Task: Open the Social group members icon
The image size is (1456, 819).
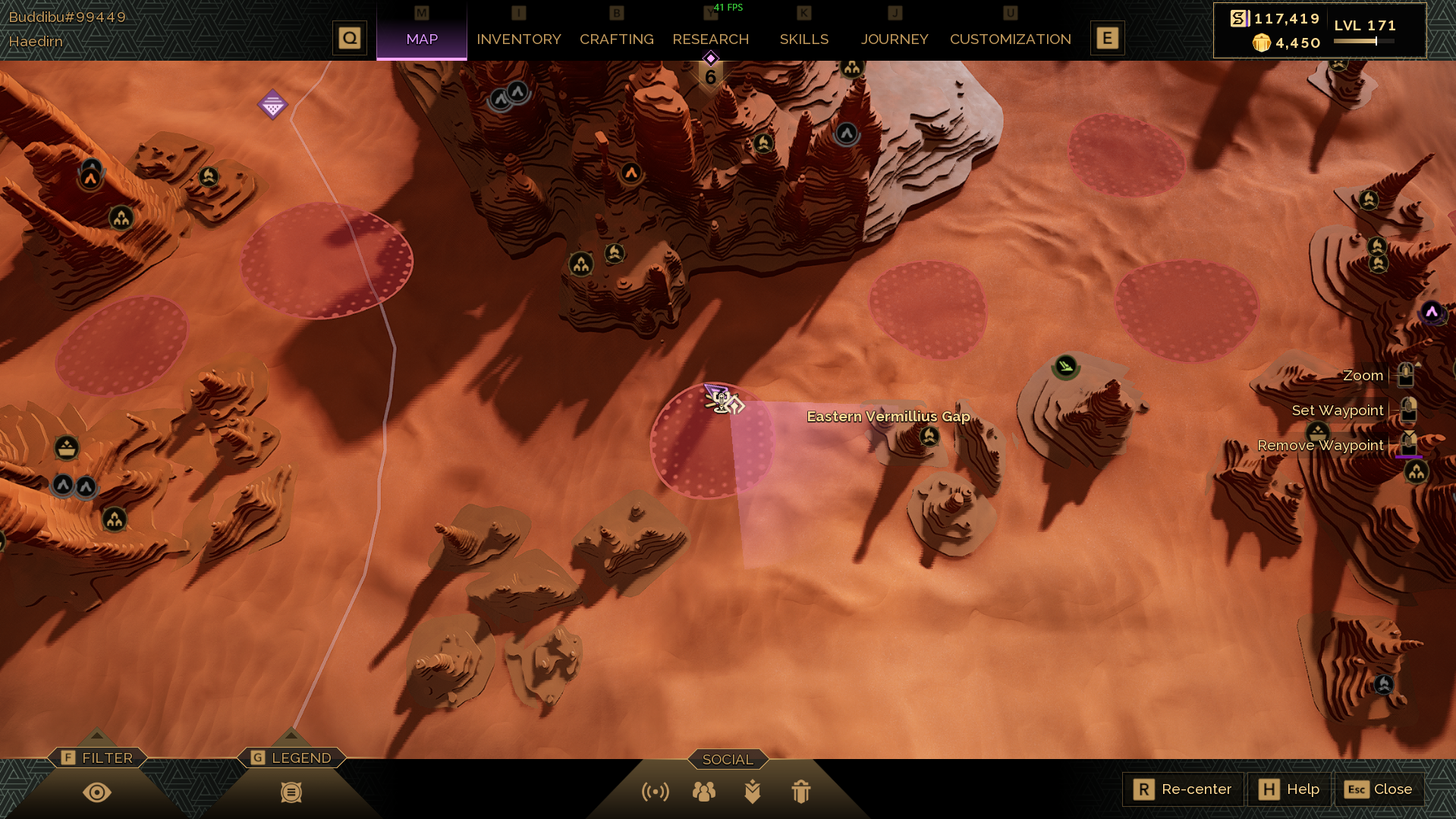Action: tap(703, 792)
